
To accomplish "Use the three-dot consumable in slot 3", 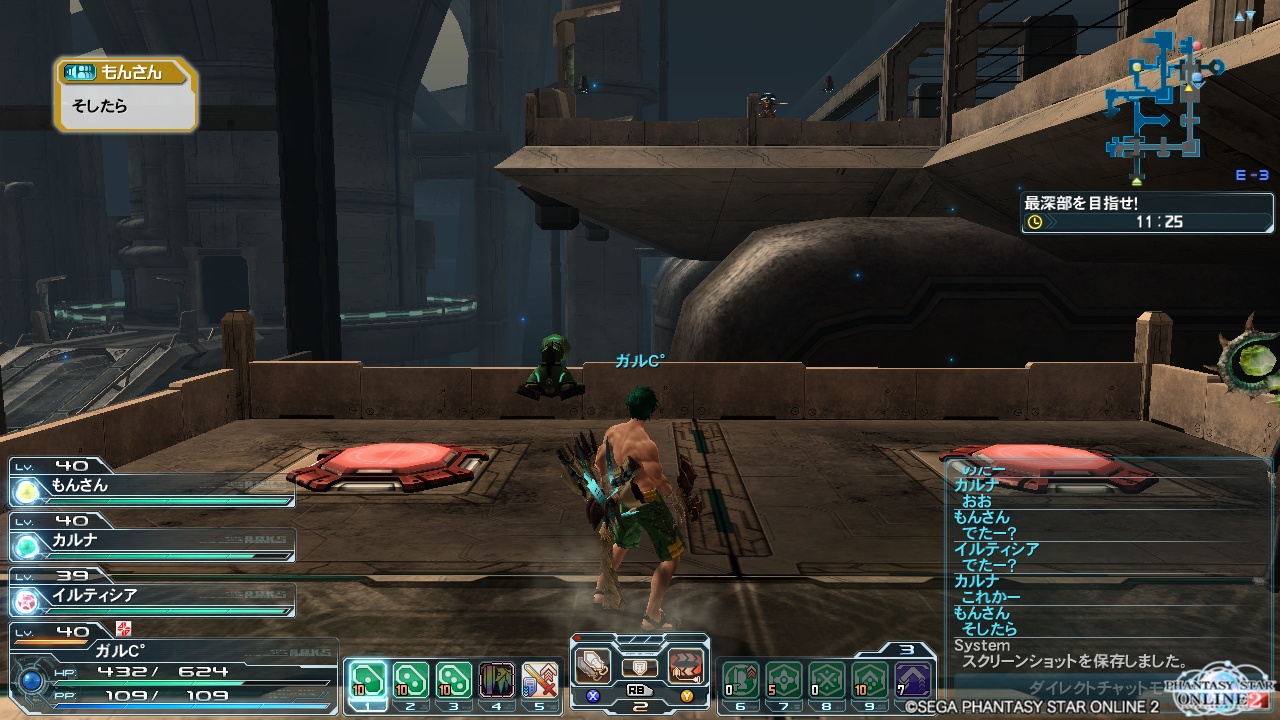I will (454, 680).
